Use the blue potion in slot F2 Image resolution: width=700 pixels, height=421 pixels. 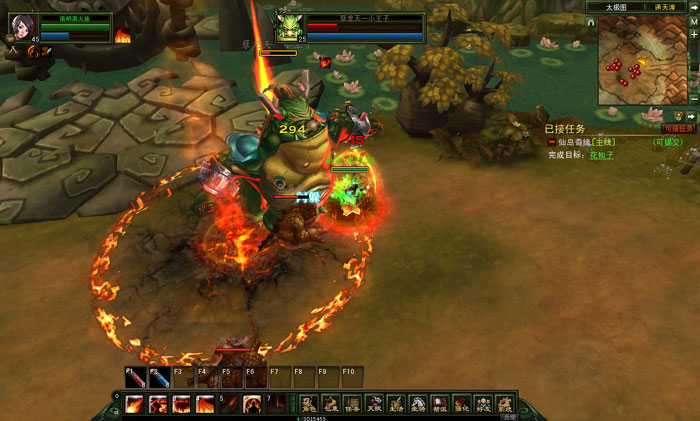click(x=158, y=379)
